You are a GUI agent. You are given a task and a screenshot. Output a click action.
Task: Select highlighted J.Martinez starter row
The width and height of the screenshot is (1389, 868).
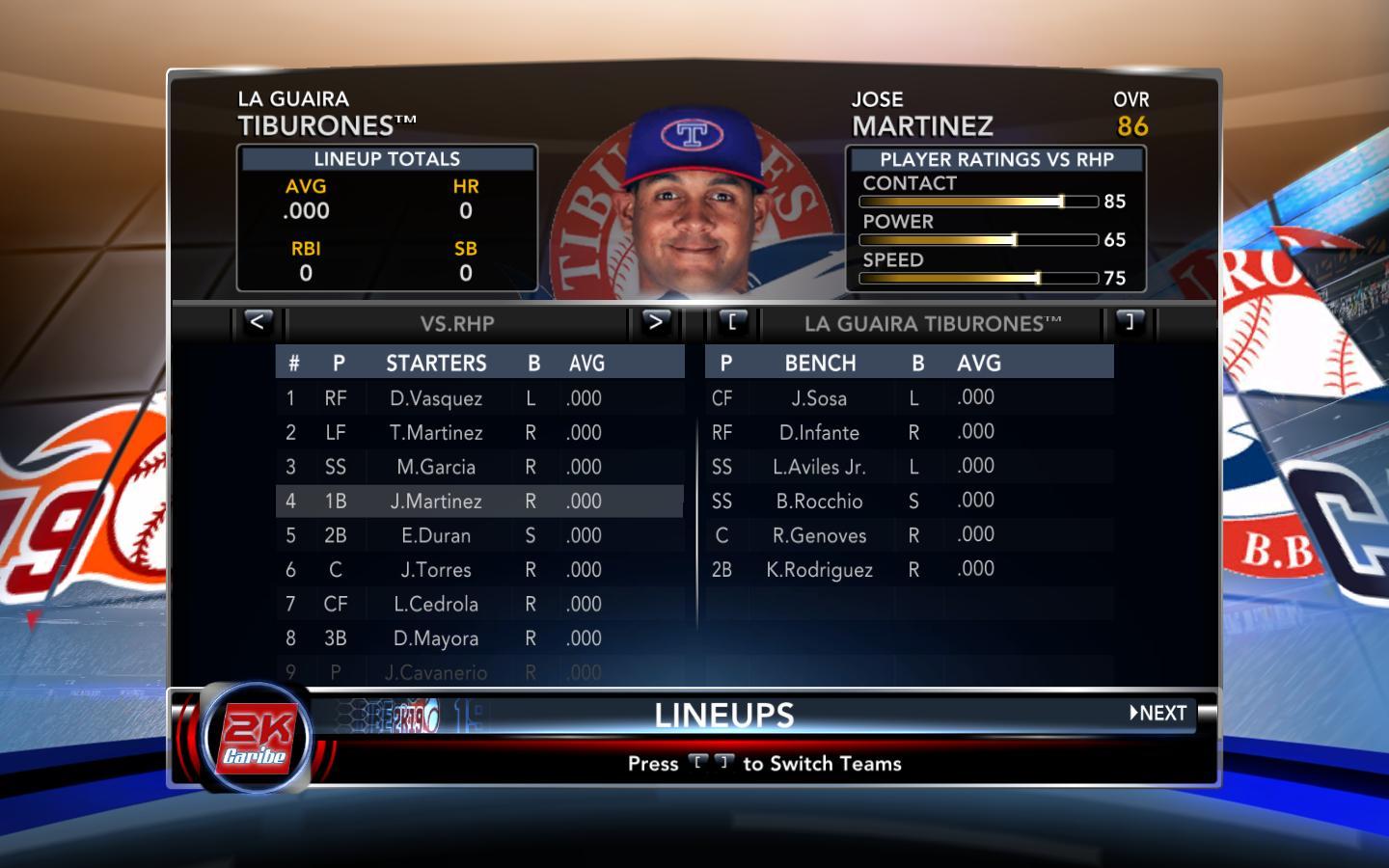pyautogui.click(x=436, y=502)
